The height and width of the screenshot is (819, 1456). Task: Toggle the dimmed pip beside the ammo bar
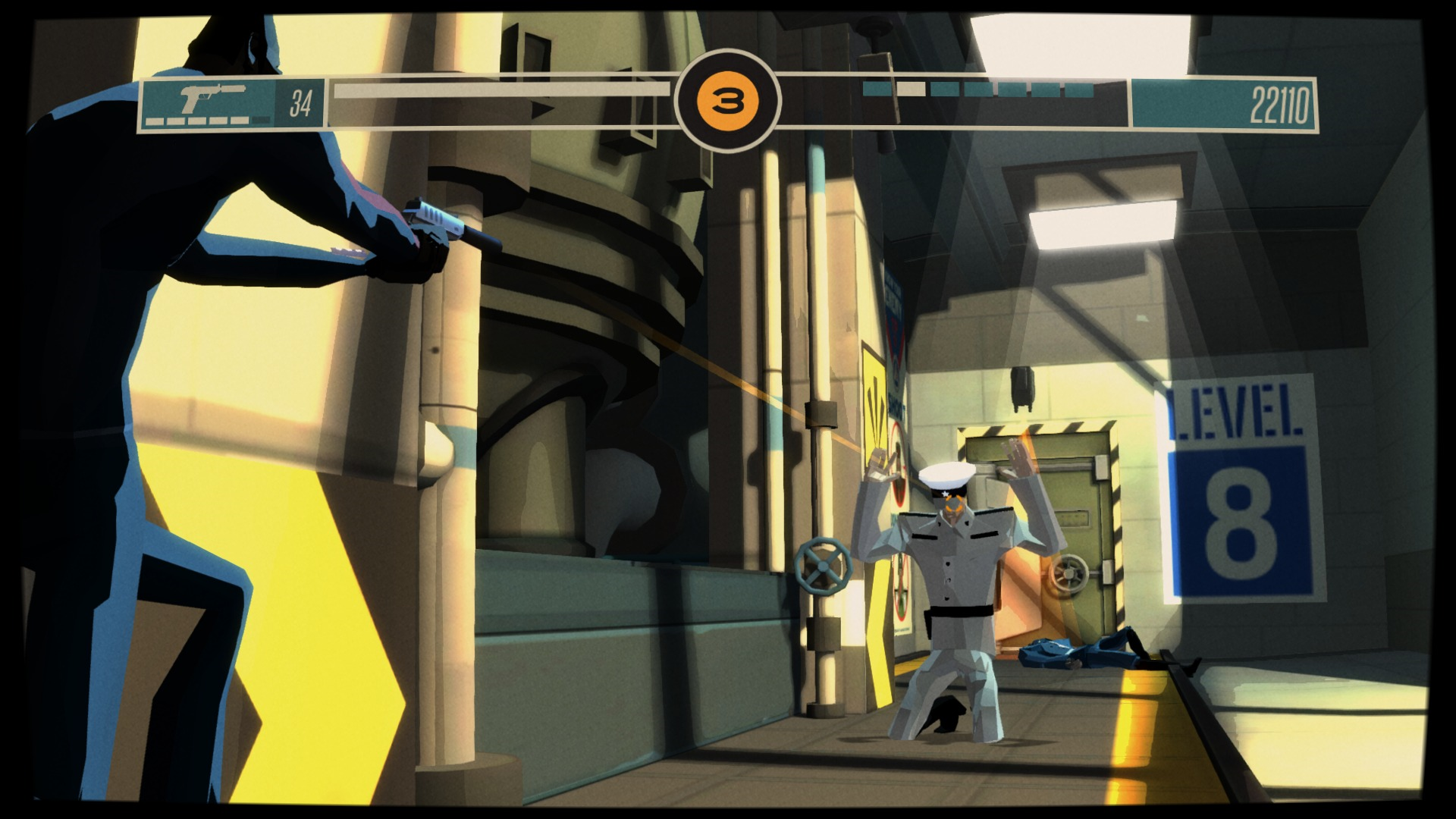[x=262, y=119]
